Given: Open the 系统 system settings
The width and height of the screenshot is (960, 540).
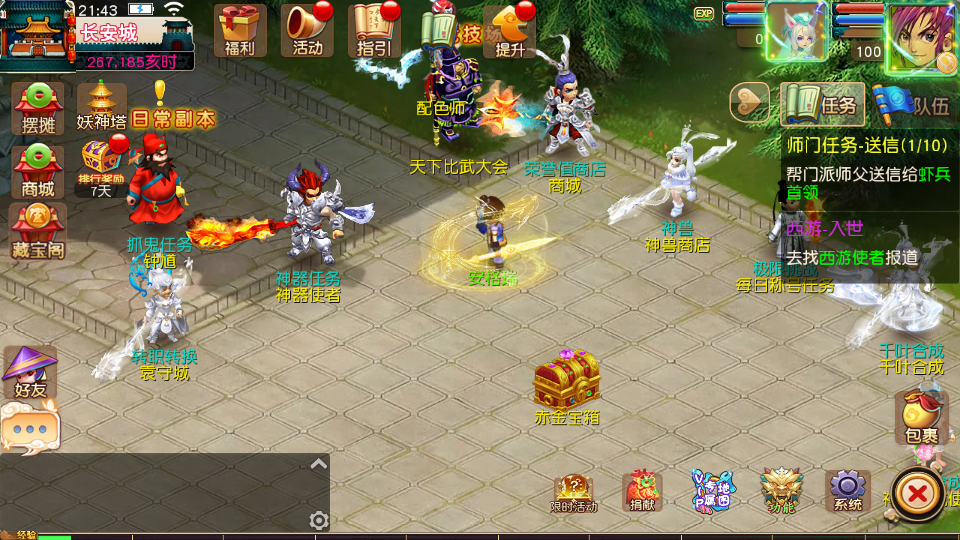Looking at the screenshot, I should click(x=847, y=491).
